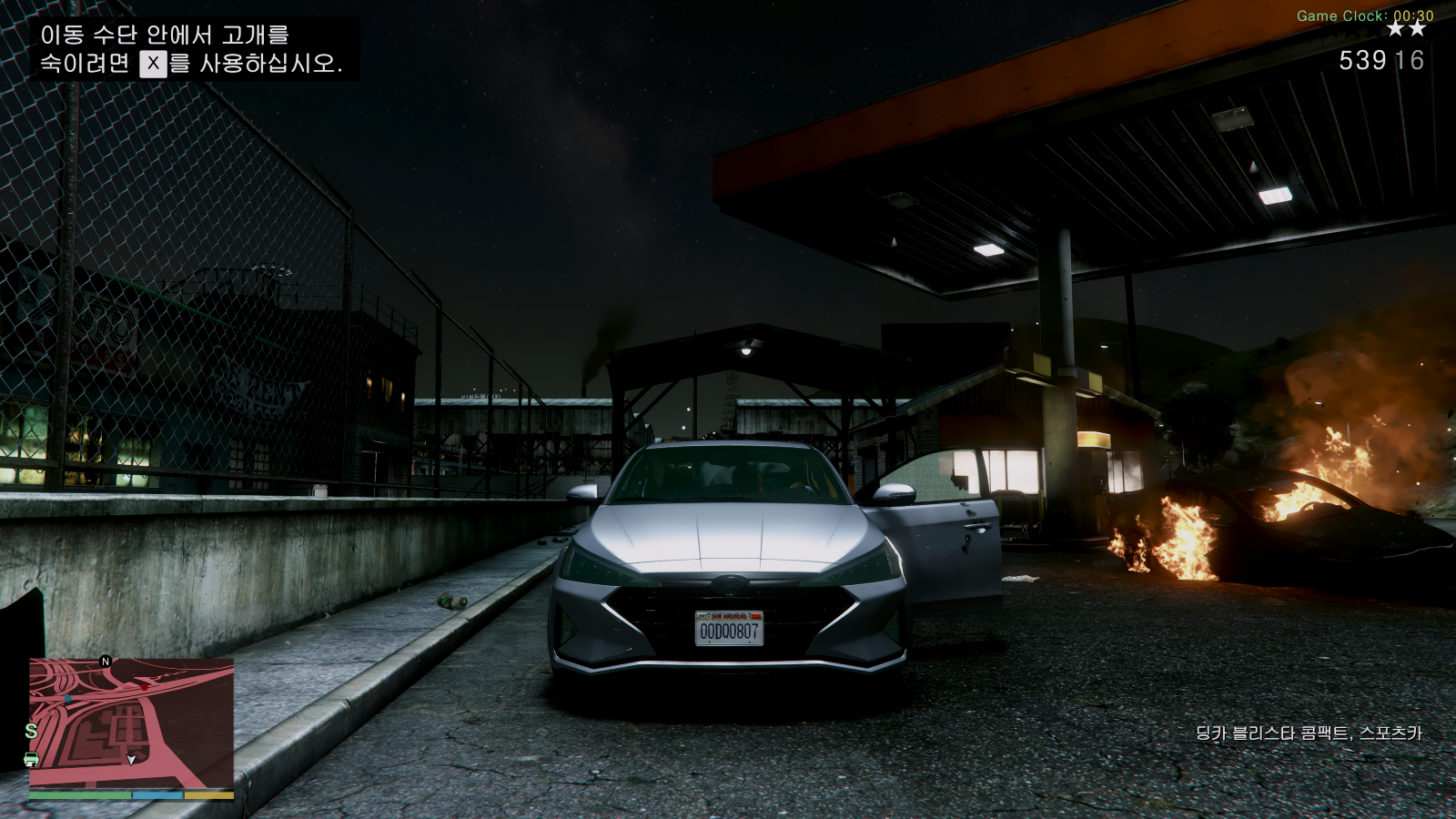This screenshot has width=1456, height=819.
Task: Toggle the yellow special ability bar
Action: click(x=208, y=795)
